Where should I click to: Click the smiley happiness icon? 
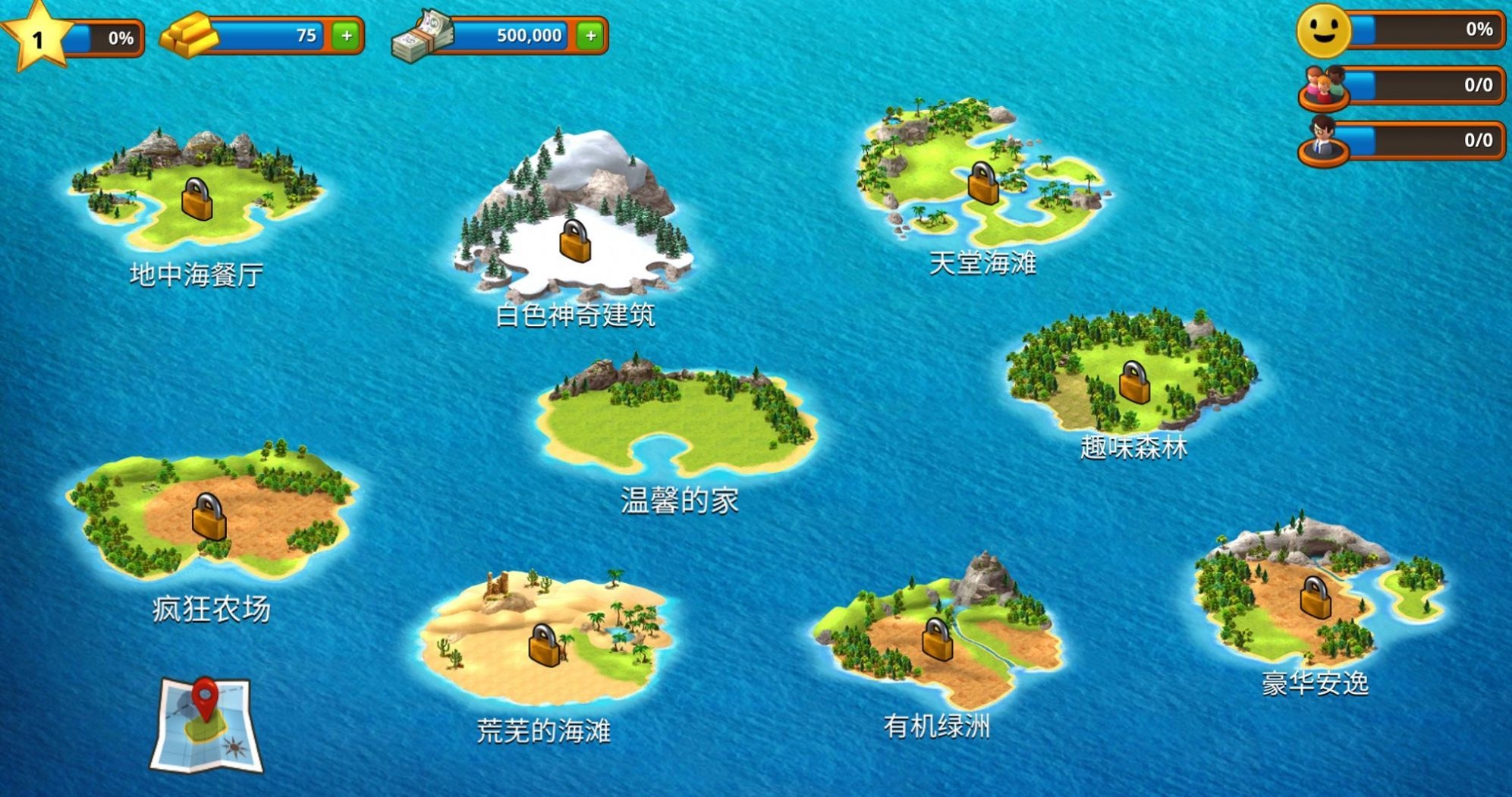[x=1324, y=32]
